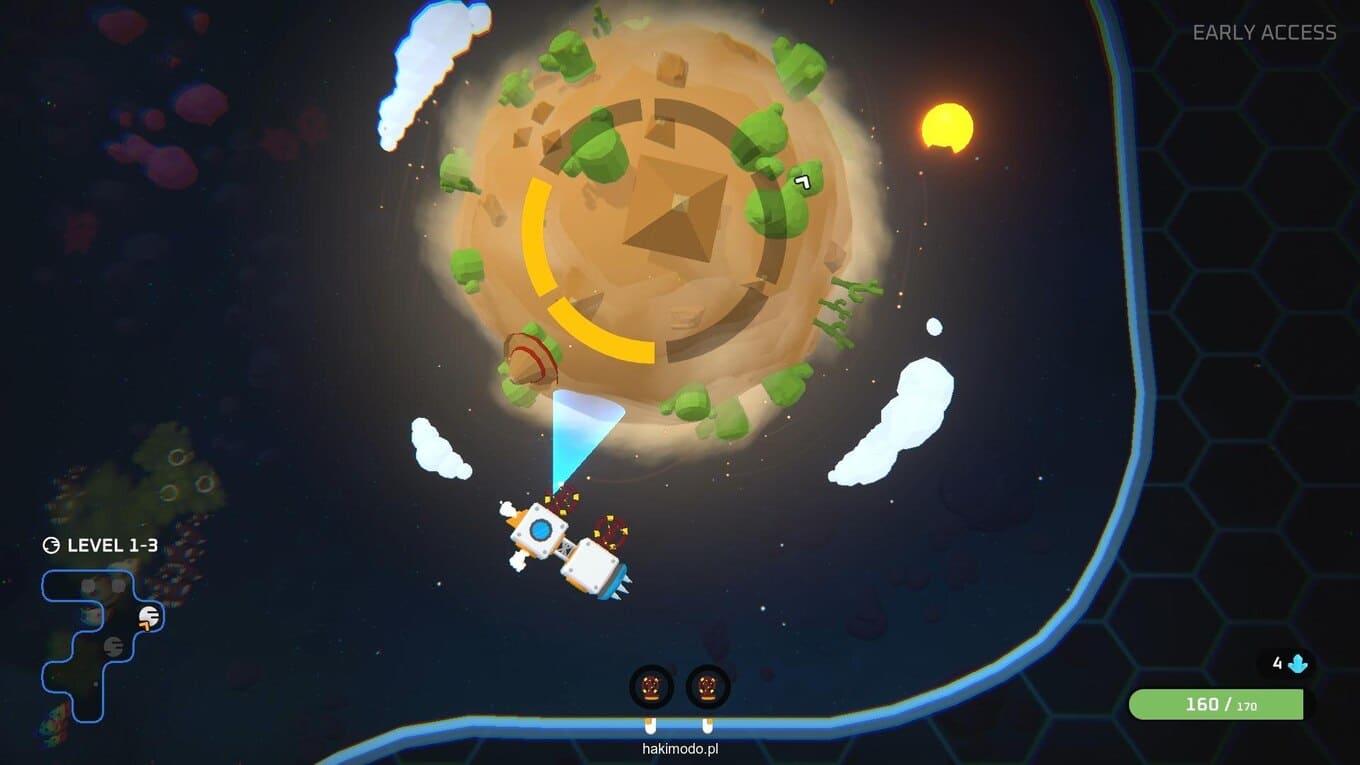
Task: Activate the left-mouse weapon icon
Action: [651, 687]
